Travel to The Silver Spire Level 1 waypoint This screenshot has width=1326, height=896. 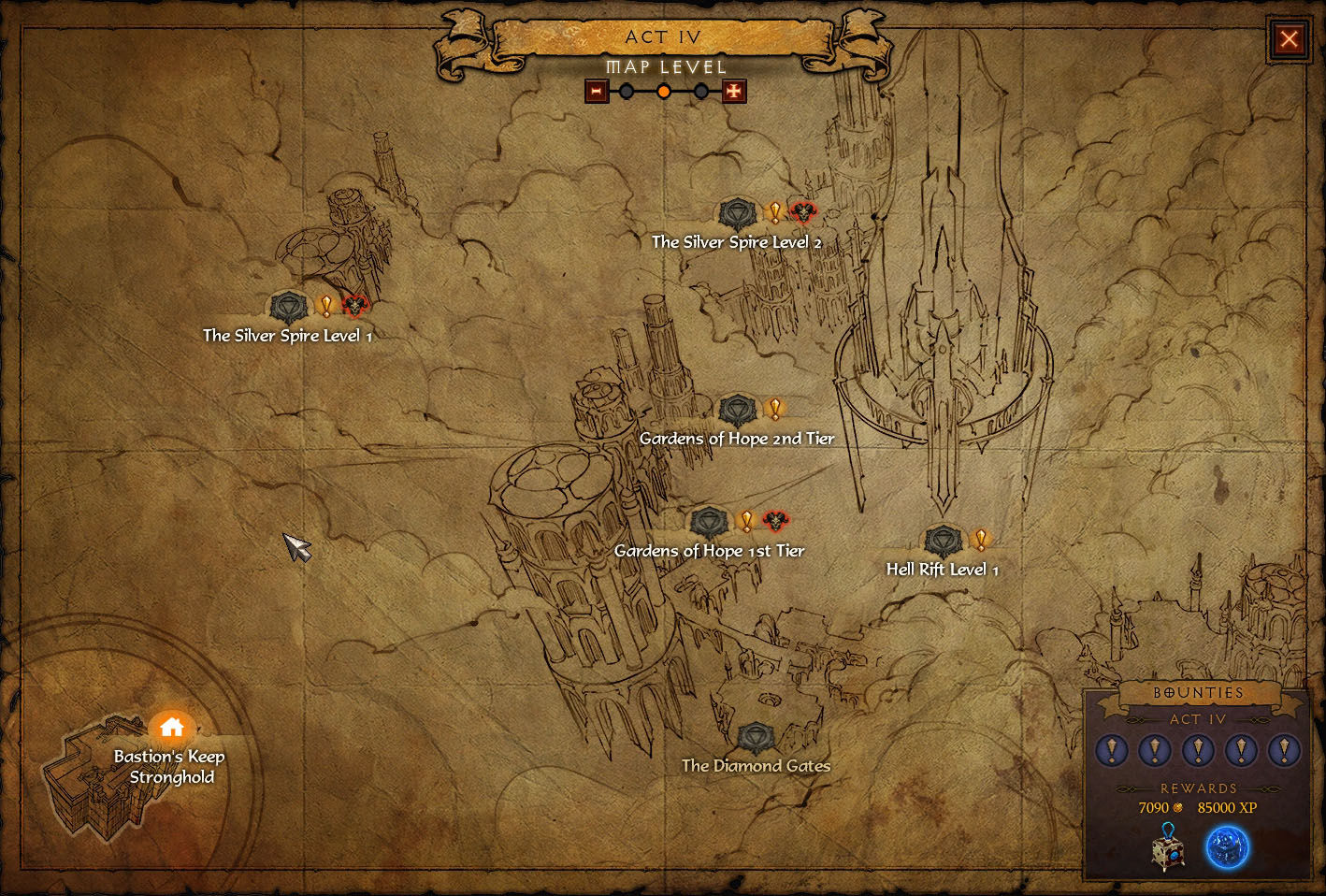(288, 307)
